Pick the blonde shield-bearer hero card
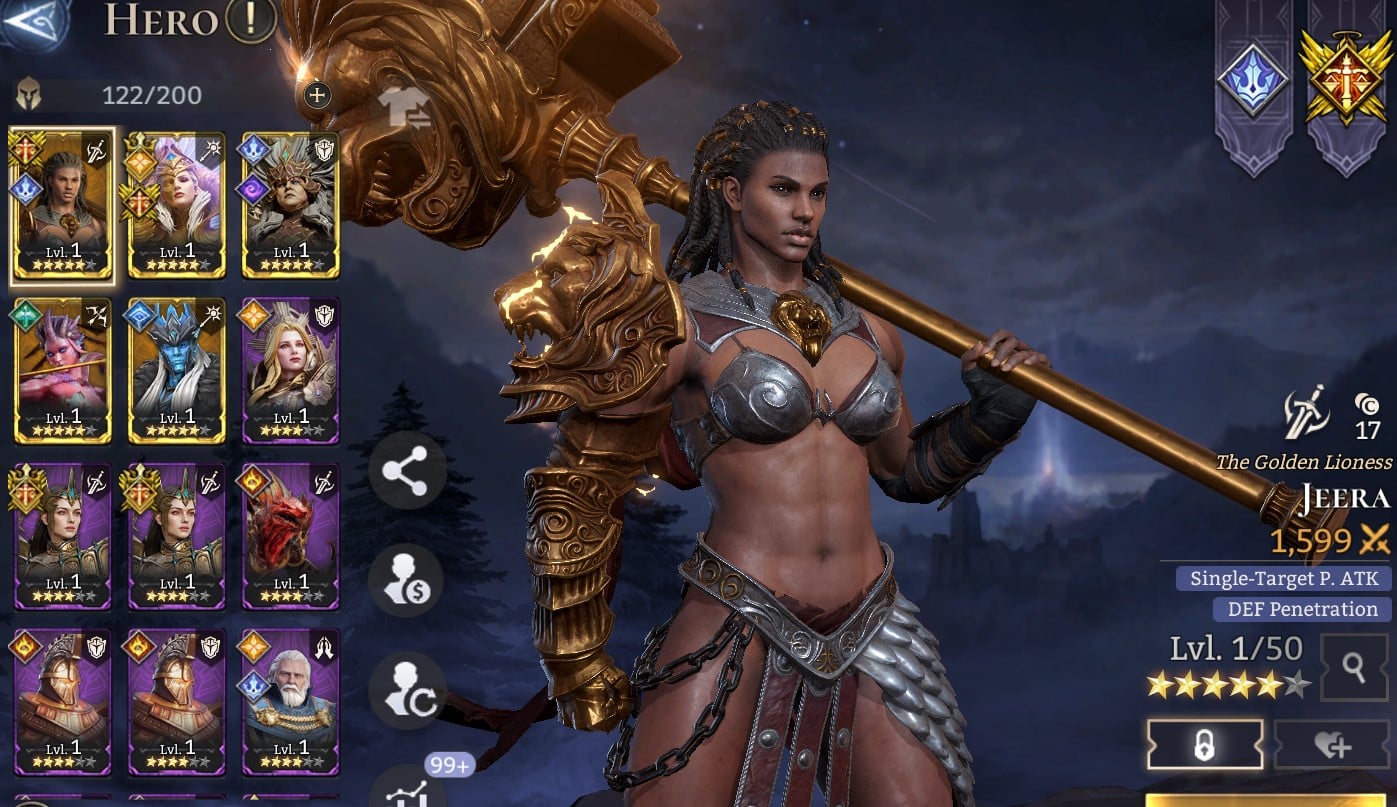This screenshot has width=1397, height=807. point(290,370)
